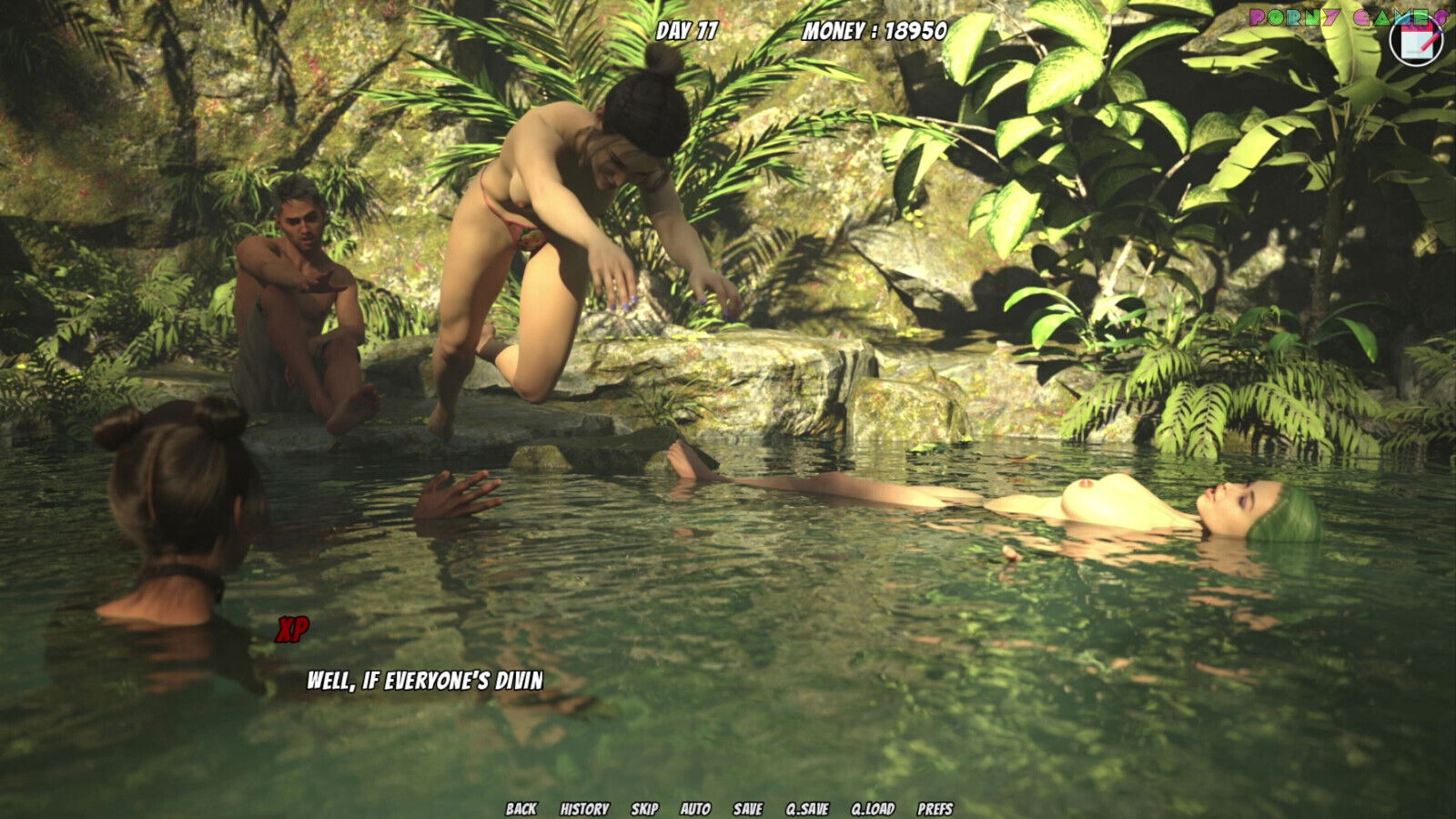Screen dimensions: 1456x819
Task: Click BACK to rewind the dialogue
Action: [x=521, y=806]
